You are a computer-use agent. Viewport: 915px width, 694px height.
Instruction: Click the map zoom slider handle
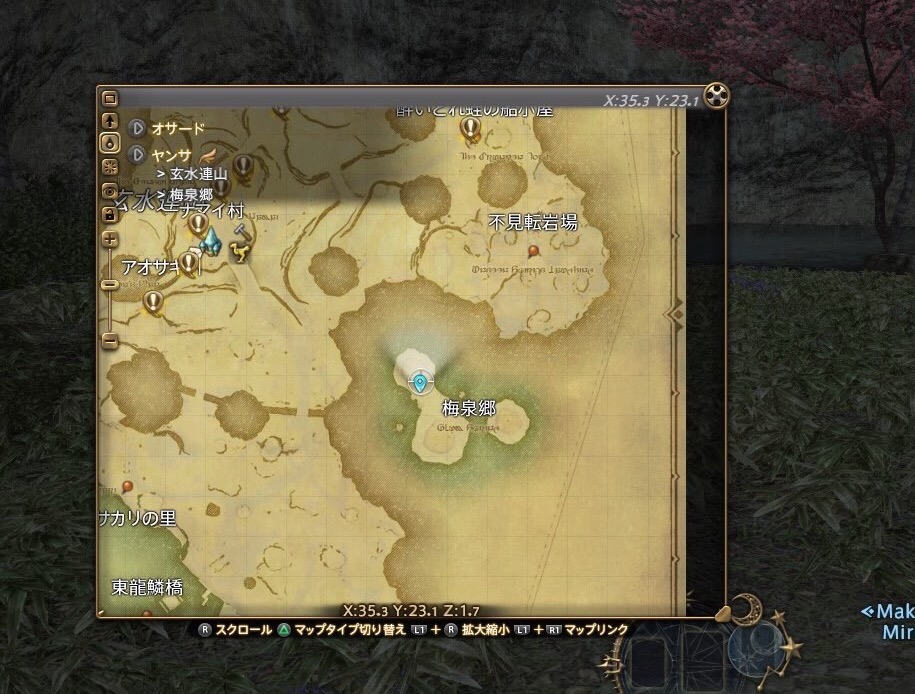point(110,285)
